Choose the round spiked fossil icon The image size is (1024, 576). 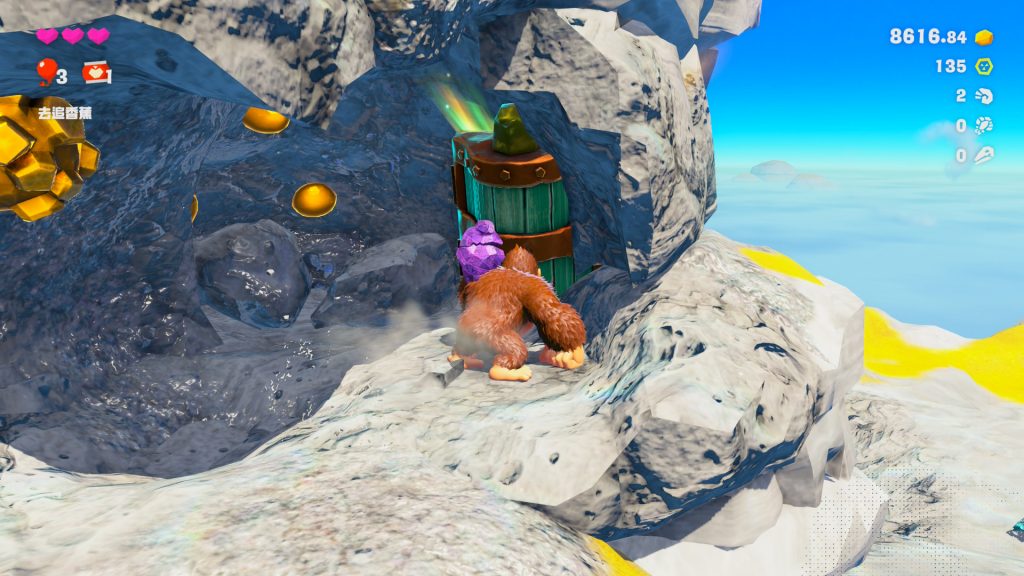pos(984,126)
